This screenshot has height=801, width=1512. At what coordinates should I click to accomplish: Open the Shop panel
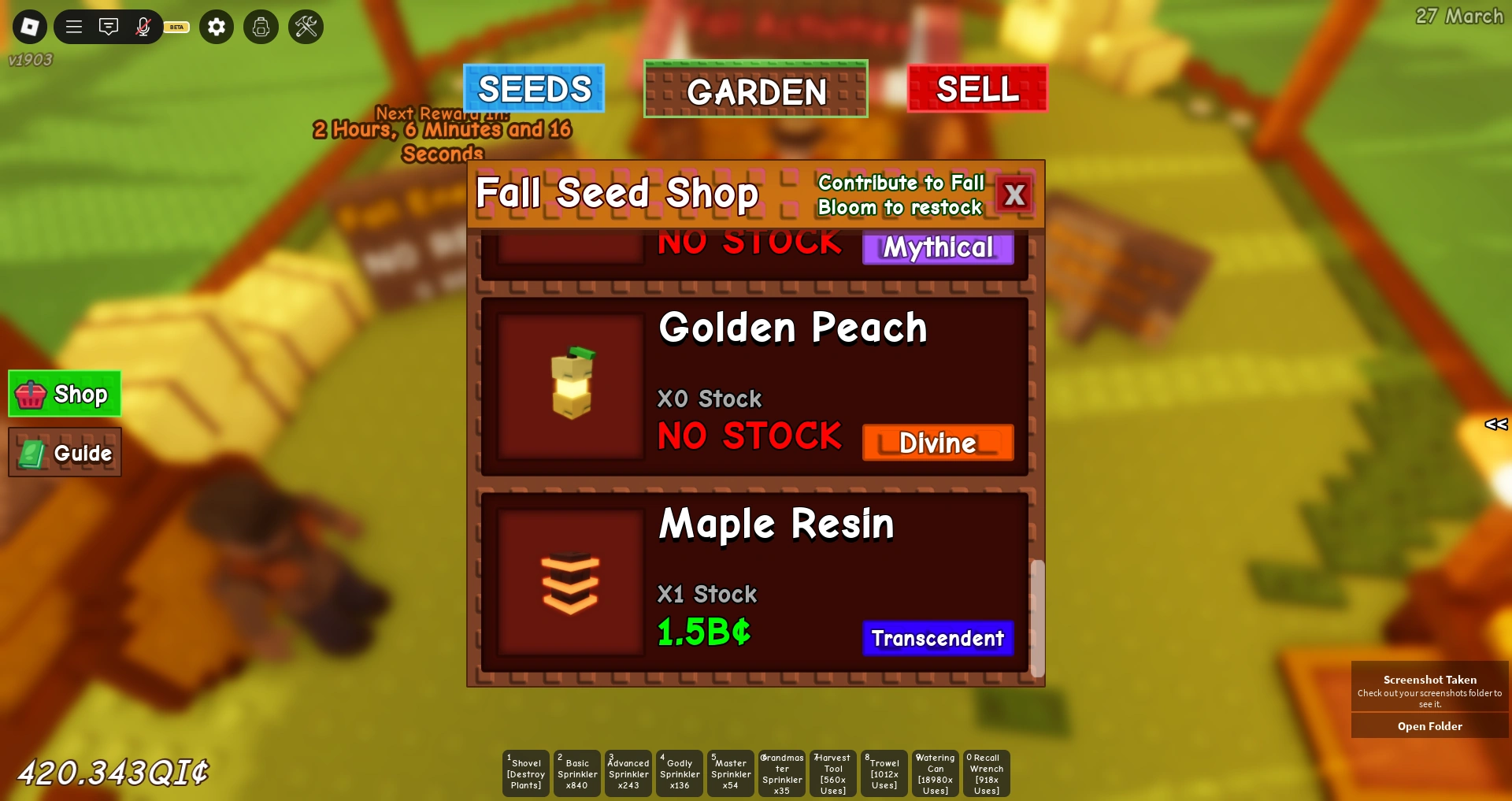[x=64, y=394]
